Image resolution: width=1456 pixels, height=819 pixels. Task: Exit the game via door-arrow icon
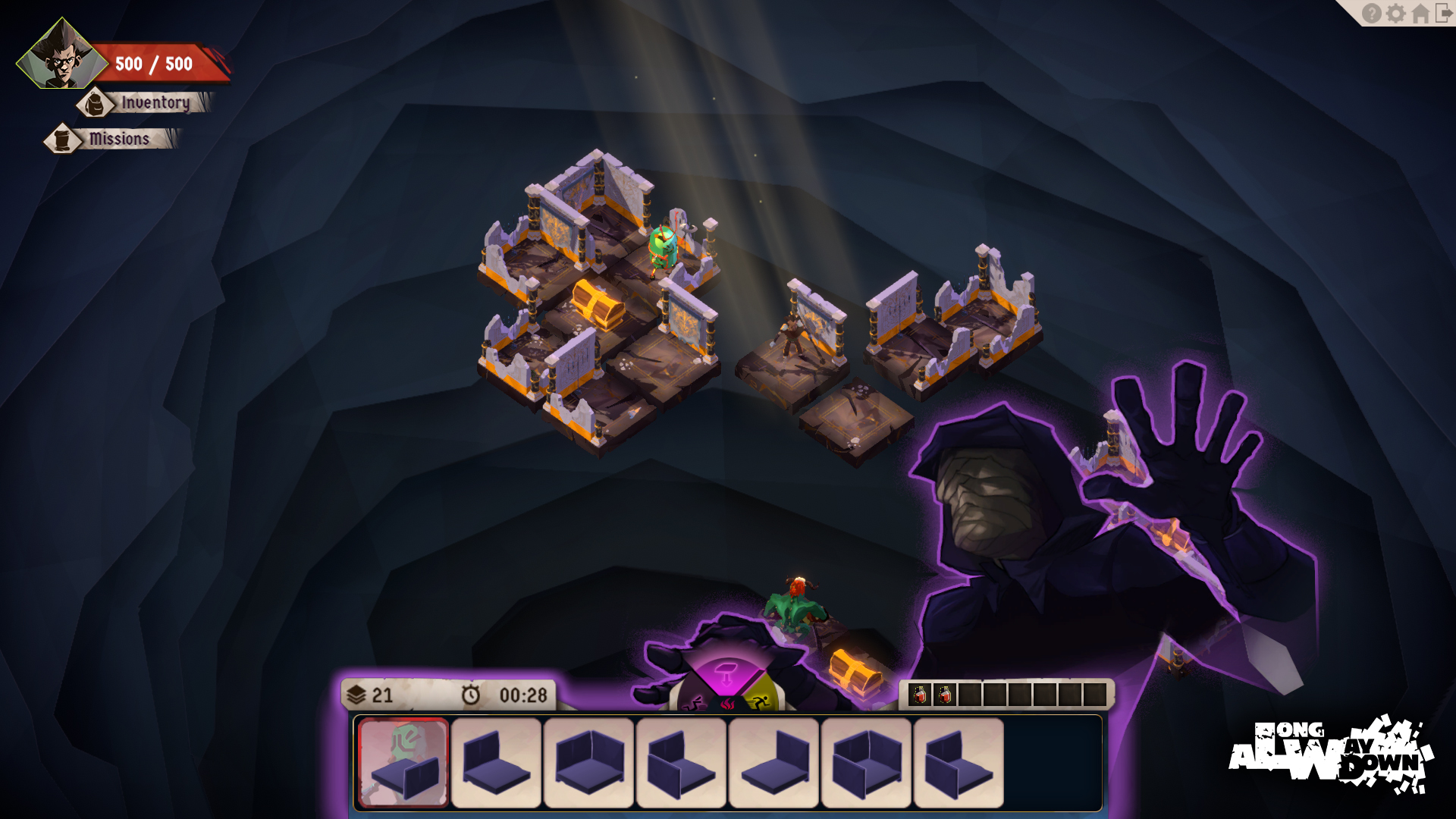[x=1444, y=14]
